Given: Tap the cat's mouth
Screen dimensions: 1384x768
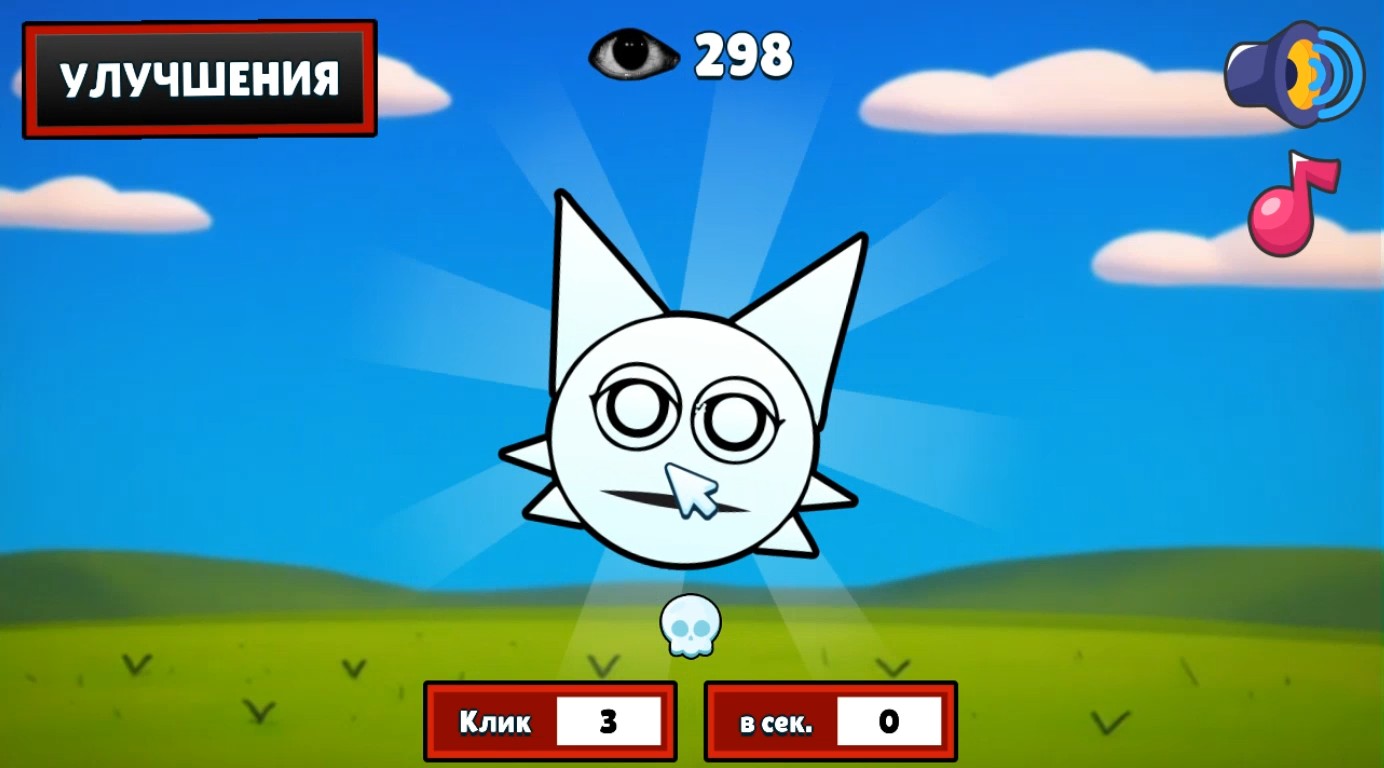Looking at the screenshot, I should [670, 490].
